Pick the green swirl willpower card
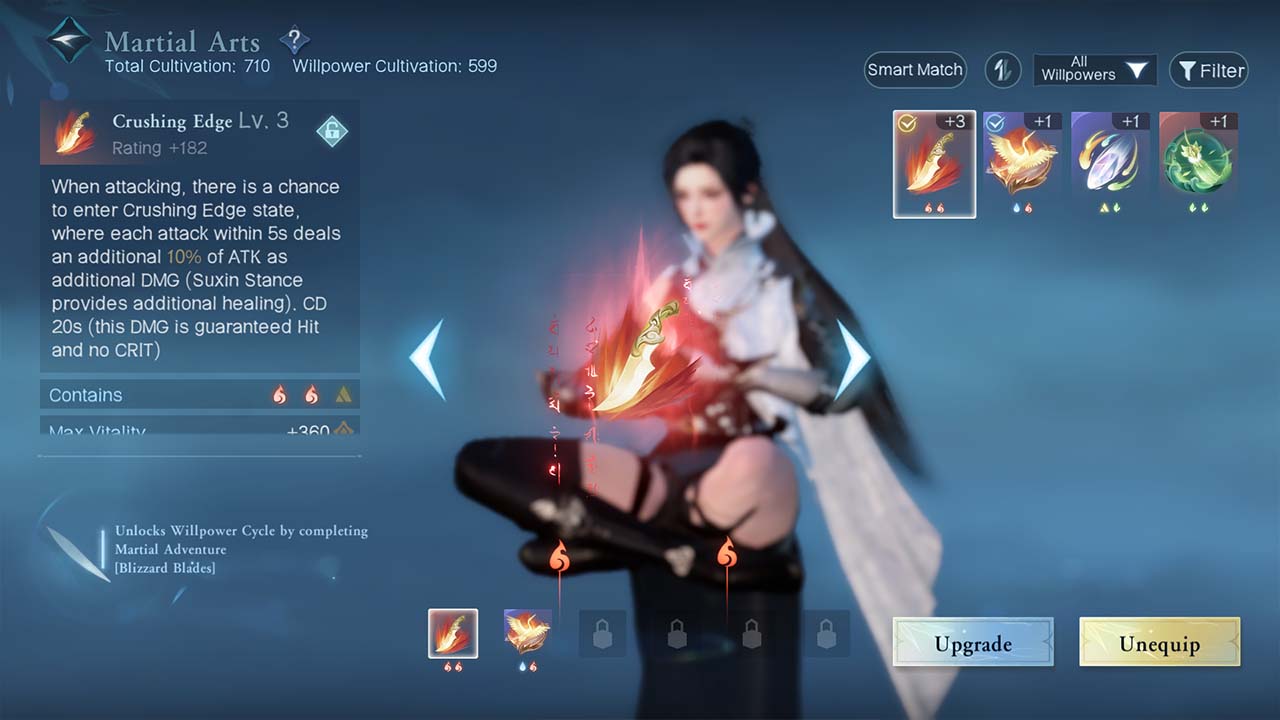 tap(1198, 160)
